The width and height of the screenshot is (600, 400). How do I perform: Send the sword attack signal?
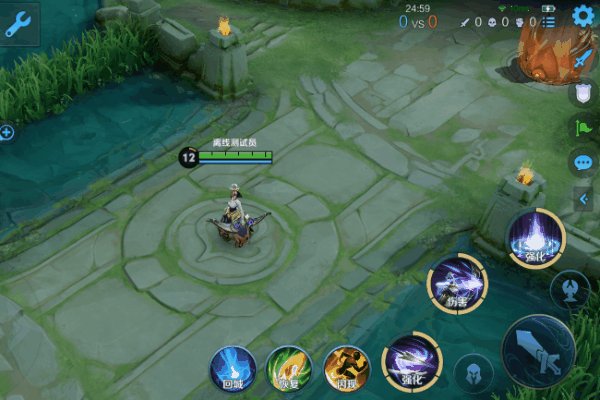click(x=584, y=59)
